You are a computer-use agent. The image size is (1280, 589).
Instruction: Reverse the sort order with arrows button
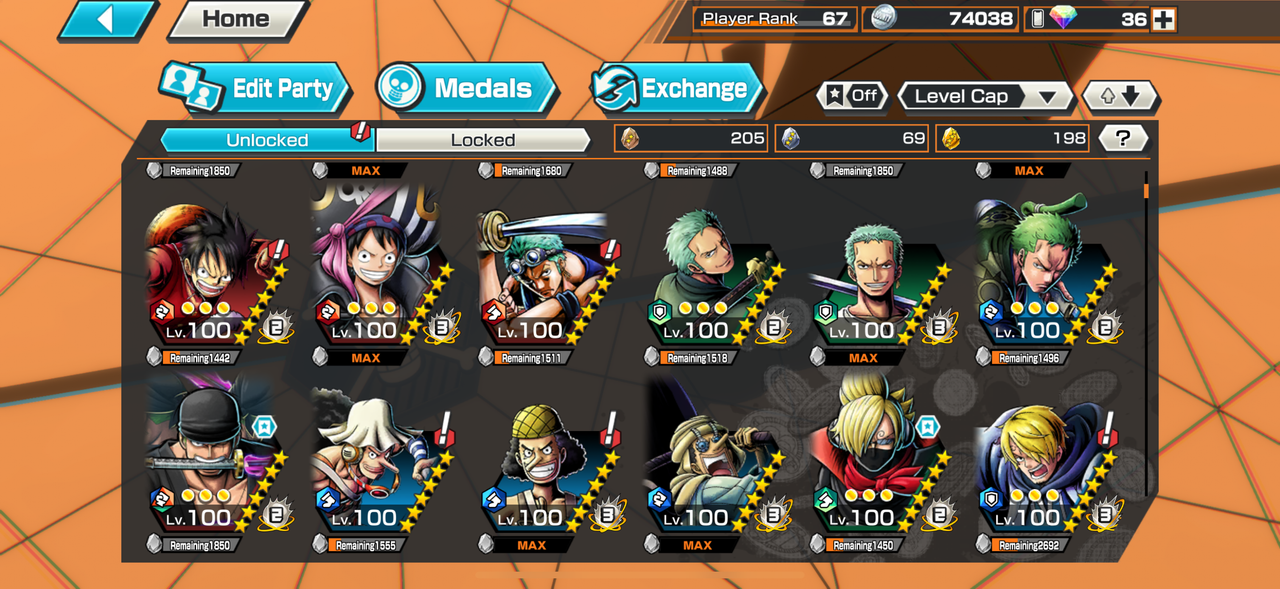pyautogui.click(x=1120, y=96)
